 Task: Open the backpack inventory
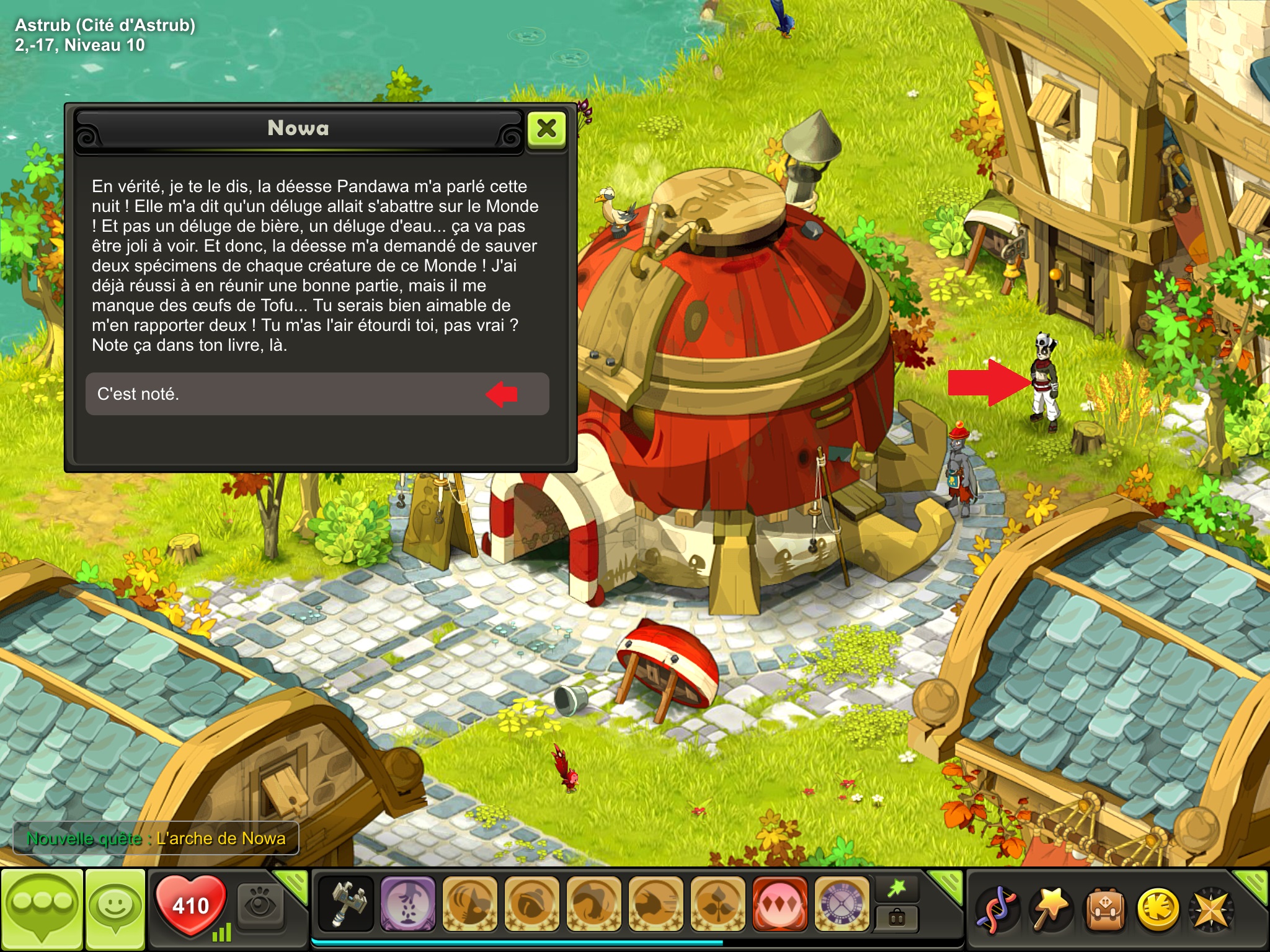pos(1104,909)
